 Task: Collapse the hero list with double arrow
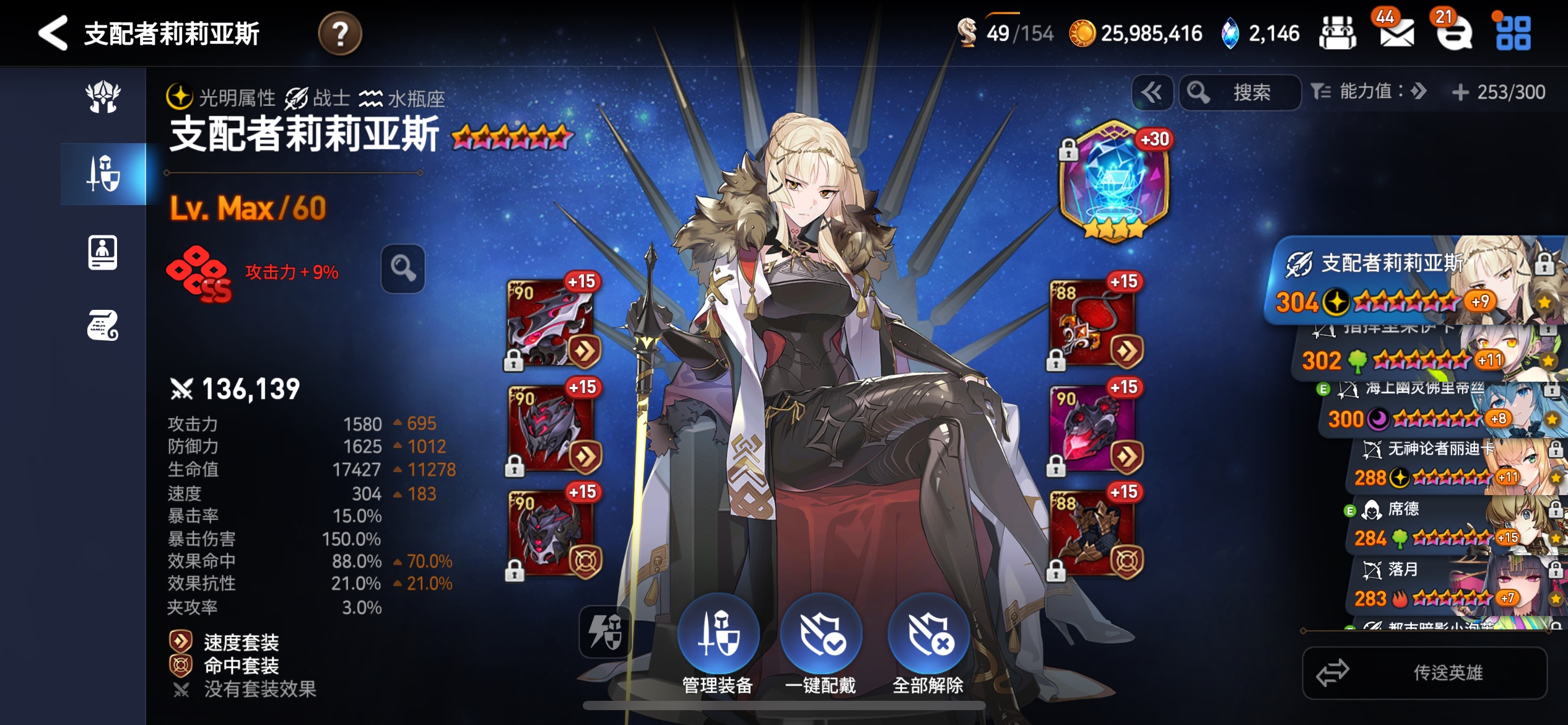pyautogui.click(x=1152, y=93)
